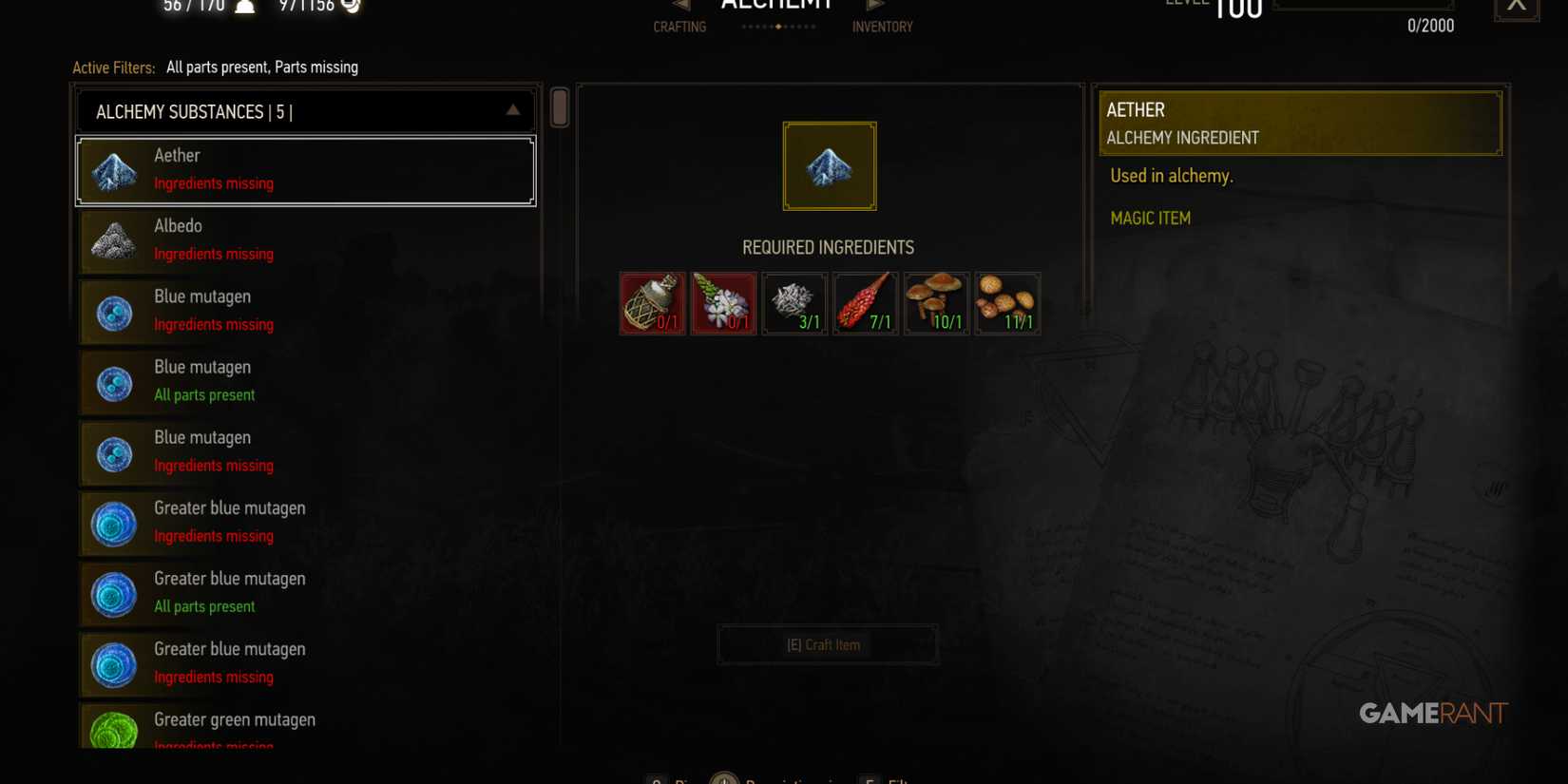The height and width of the screenshot is (784, 1568).
Task: Click the white flower petals ingredient icon
Action: pyautogui.click(x=723, y=302)
